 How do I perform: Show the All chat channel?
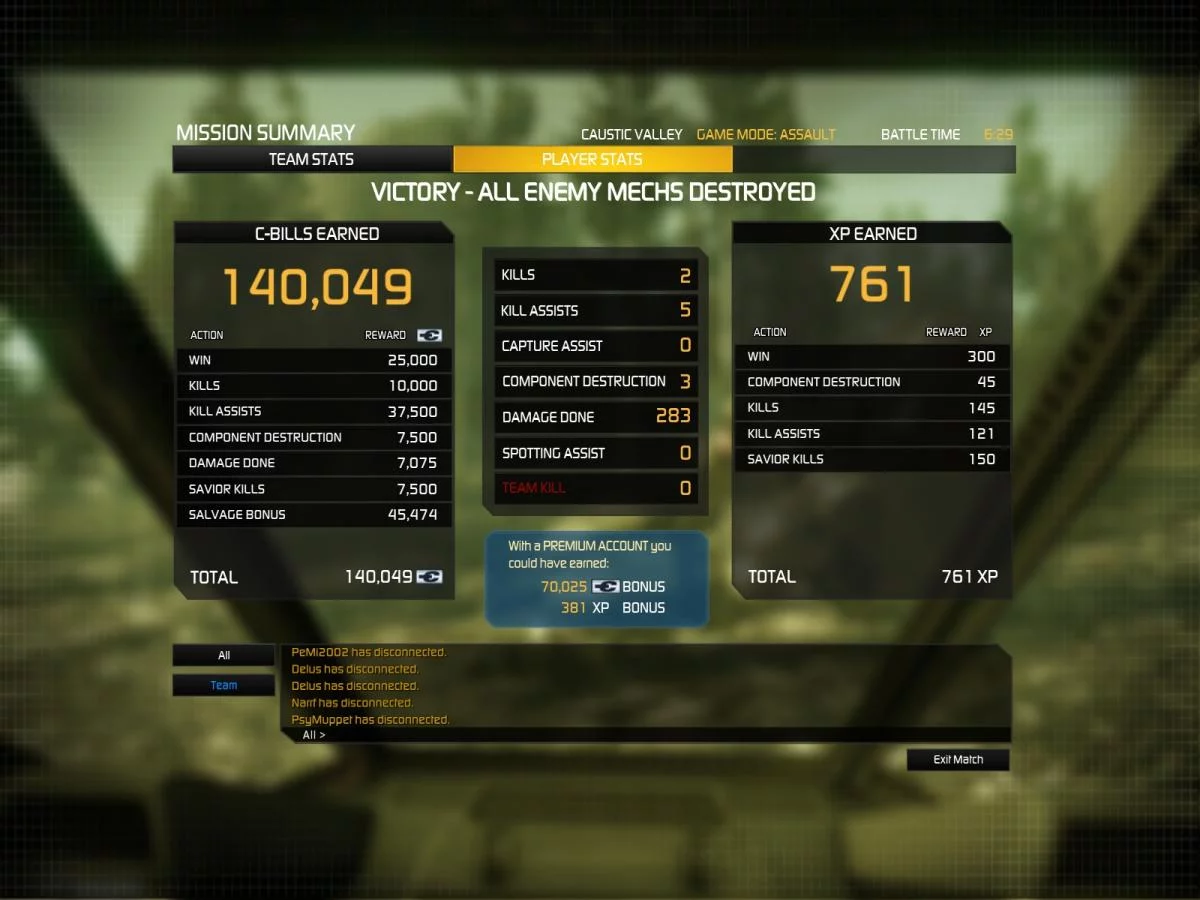(x=224, y=656)
